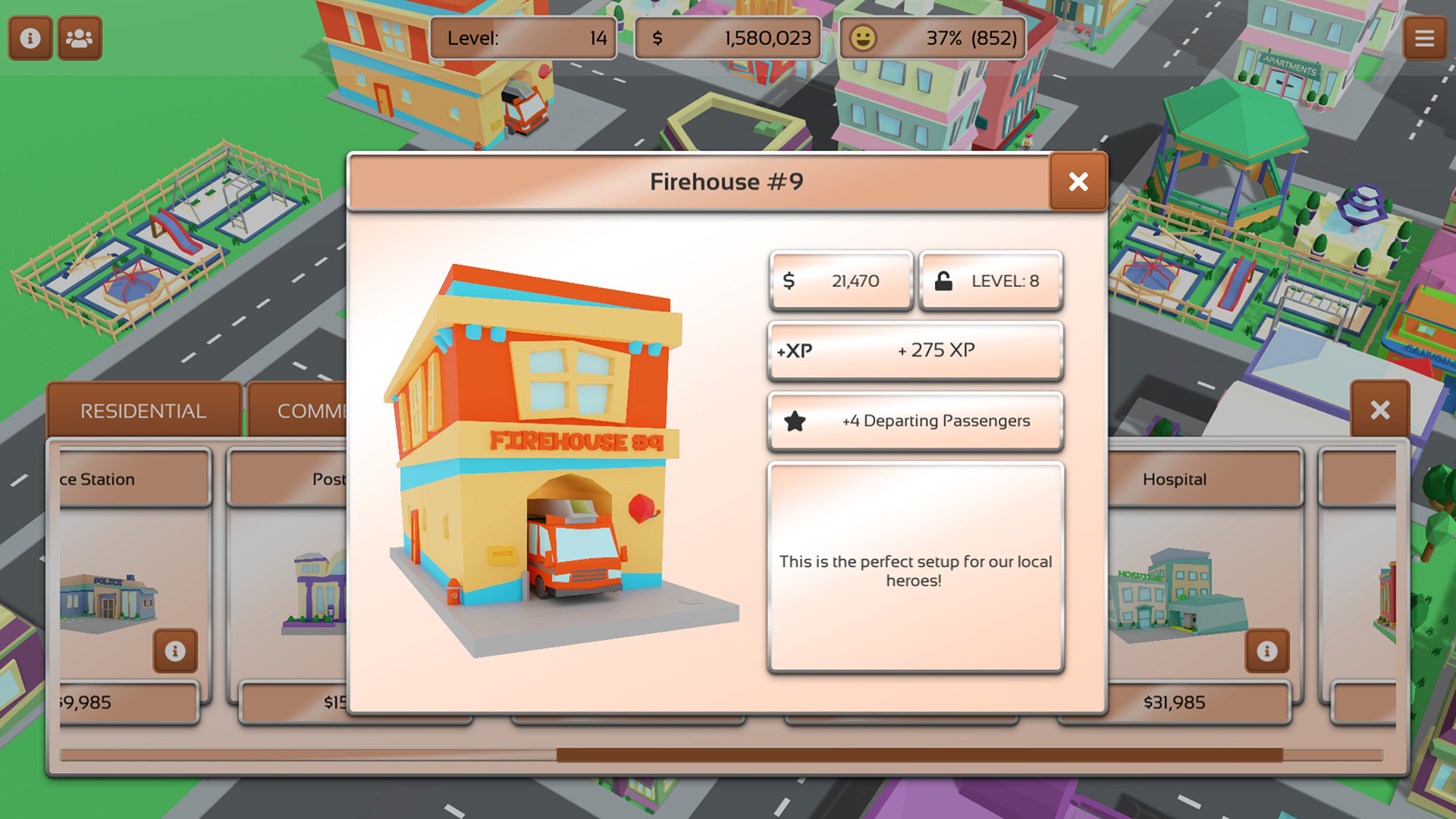The width and height of the screenshot is (1456, 819).
Task: Close the Firehouse #9 info dialog
Action: (1078, 182)
